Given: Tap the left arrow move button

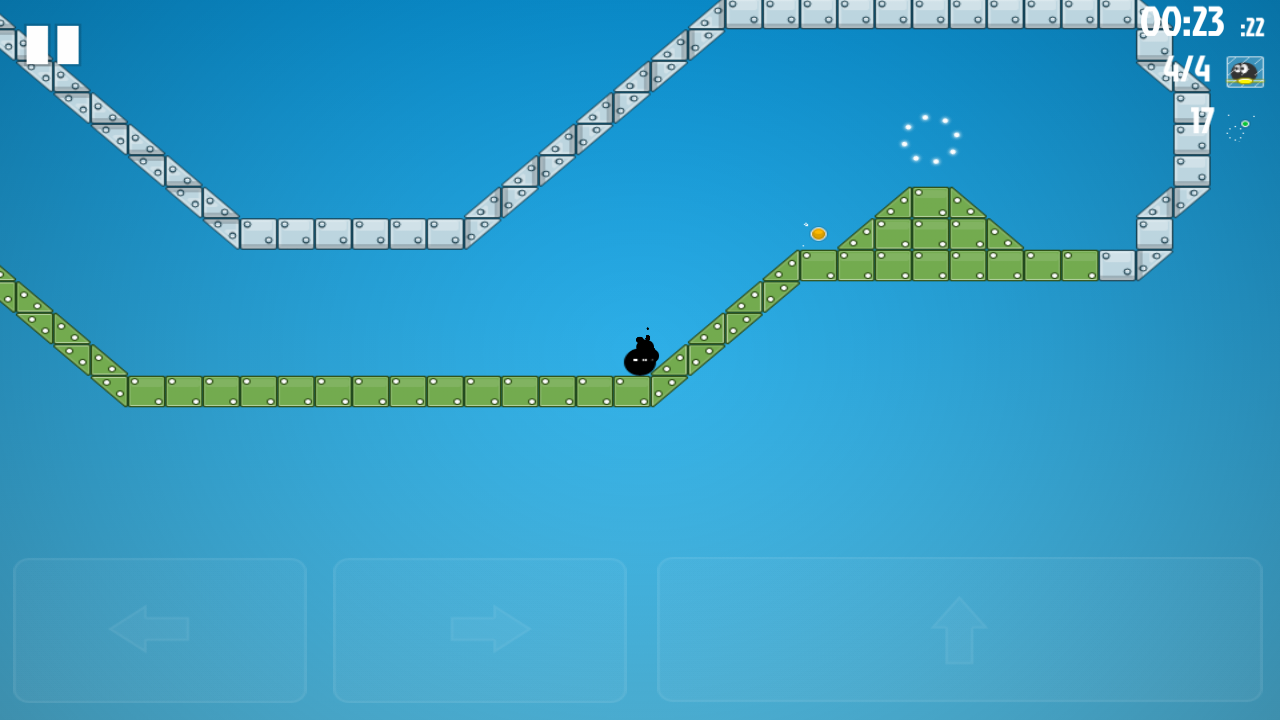Looking at the screenshot, I should coord(160,629).
